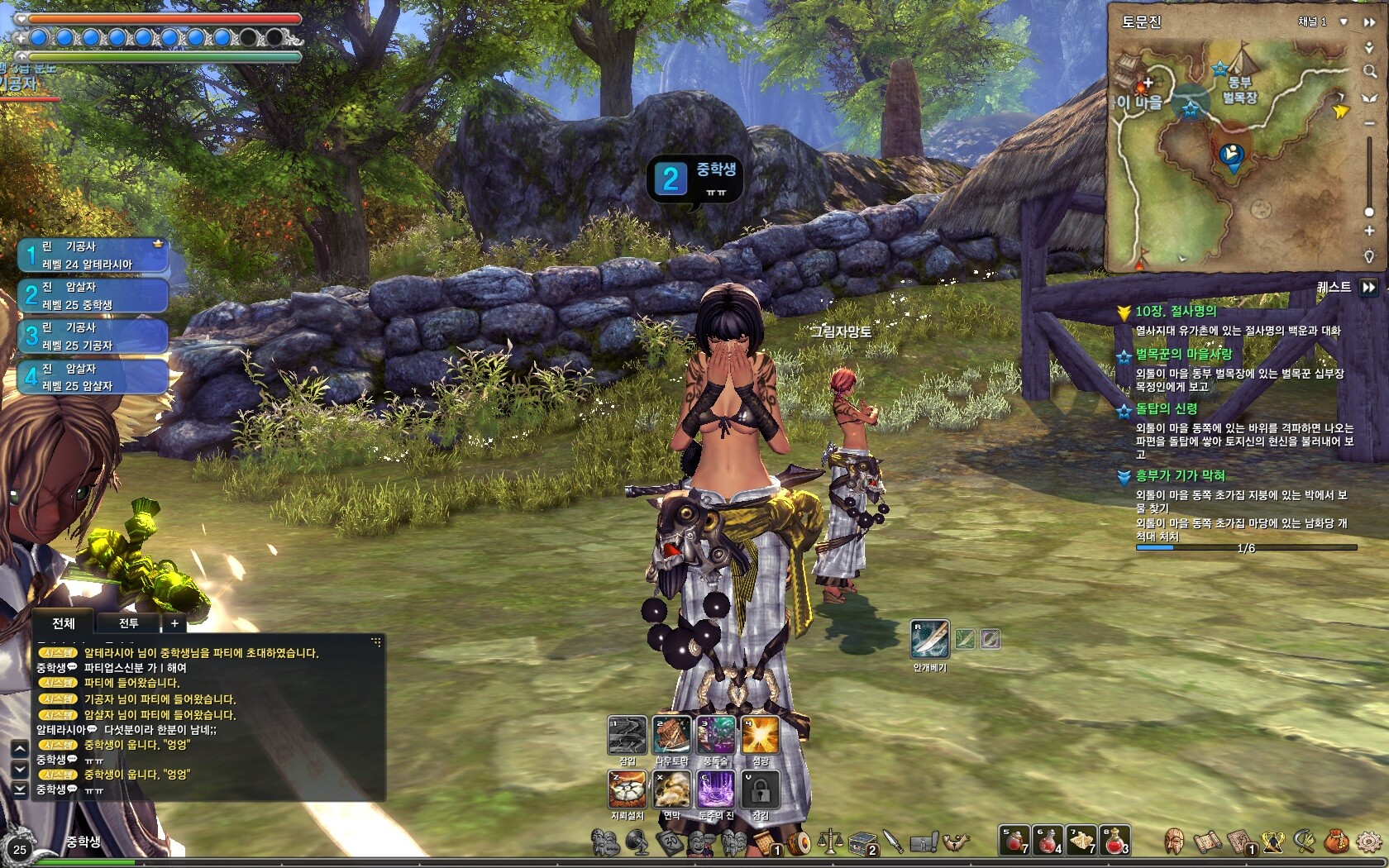
Task: Zoom out minimap with minus button
Action: coord(1369,123)
